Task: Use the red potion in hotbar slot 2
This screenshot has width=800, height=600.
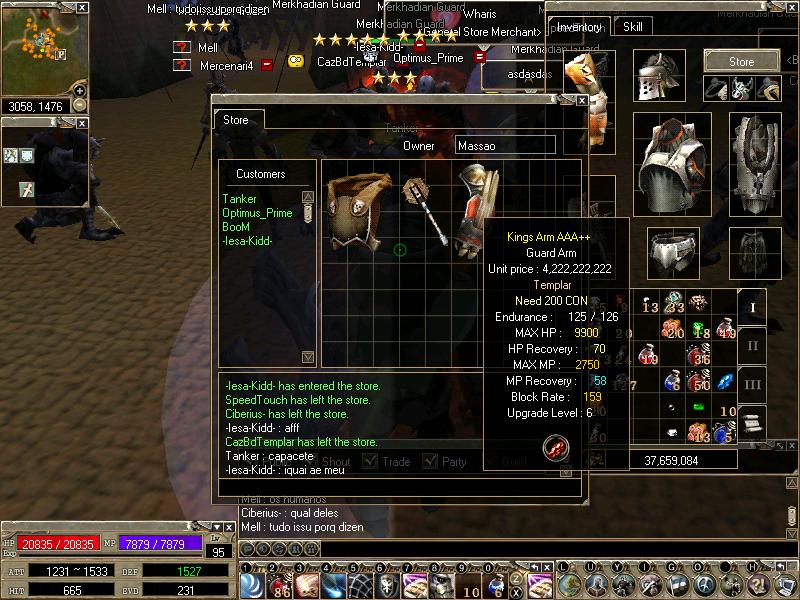Action: (x=279, y=584)
